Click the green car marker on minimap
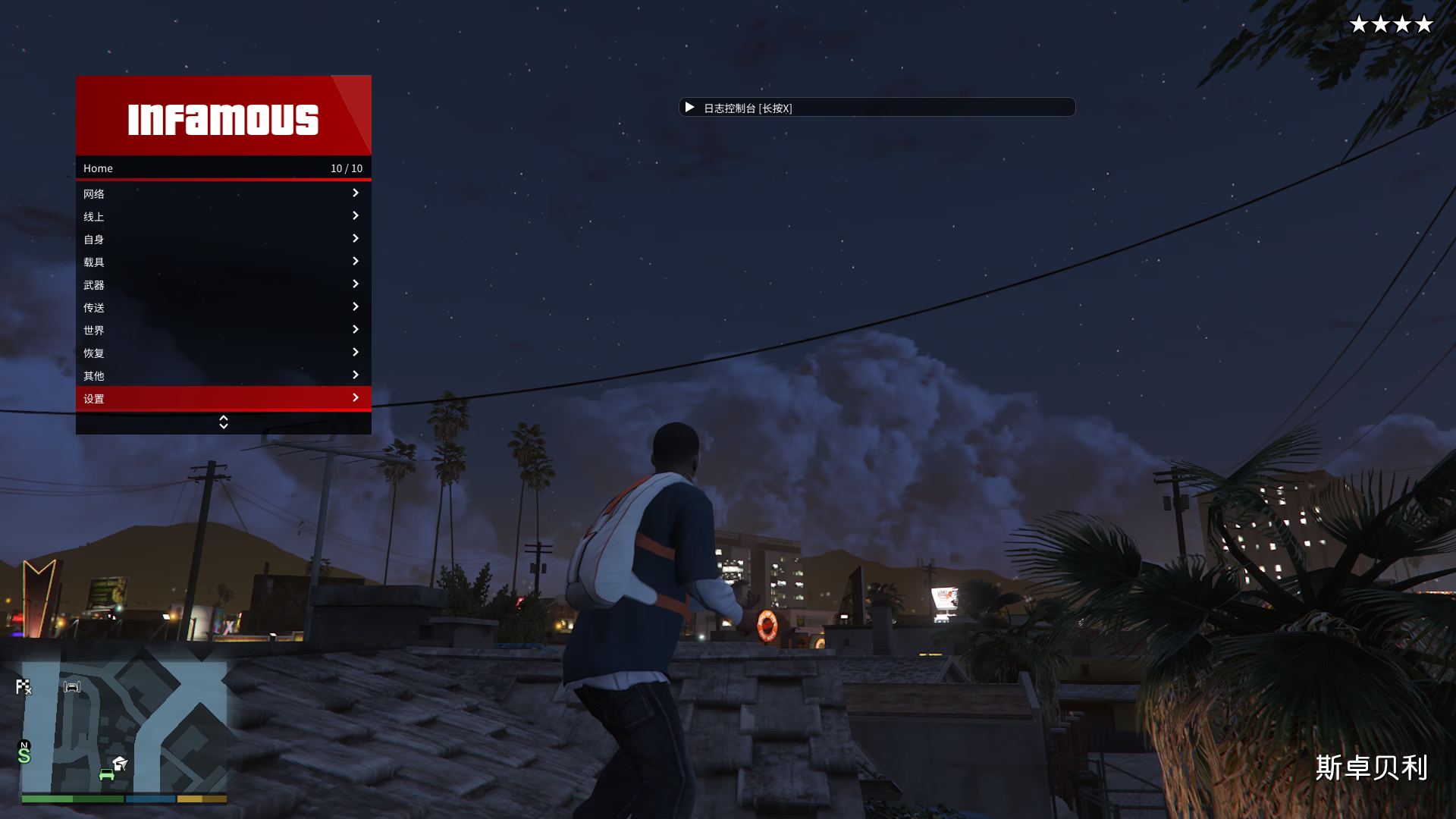1456x819 pixels. tap(107, 774)
